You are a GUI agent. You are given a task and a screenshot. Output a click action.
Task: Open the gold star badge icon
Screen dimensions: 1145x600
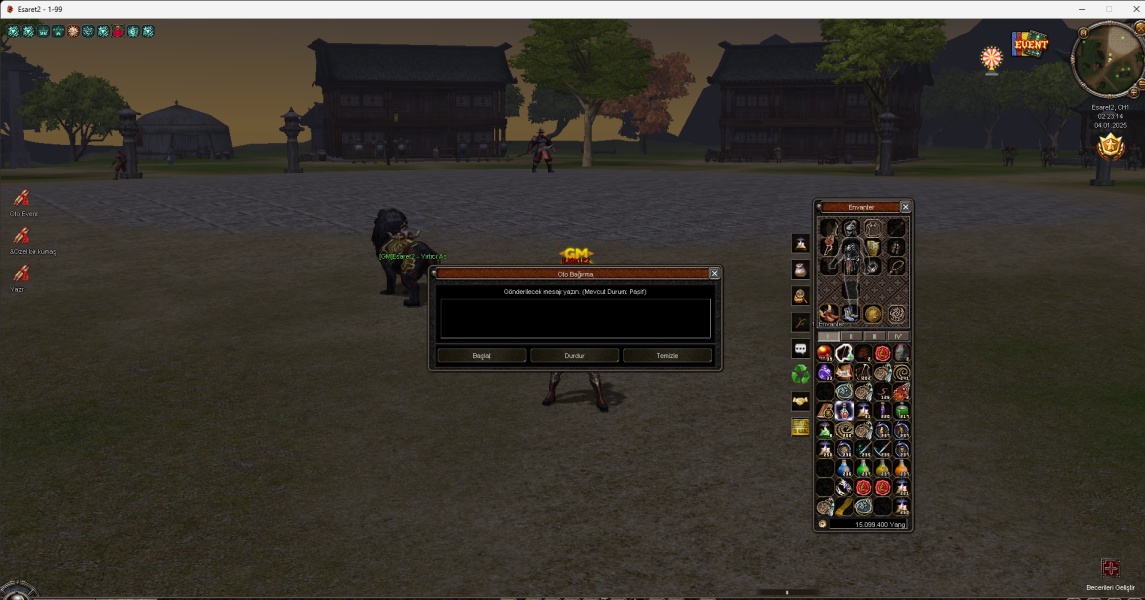click(x=1110, y=148)
